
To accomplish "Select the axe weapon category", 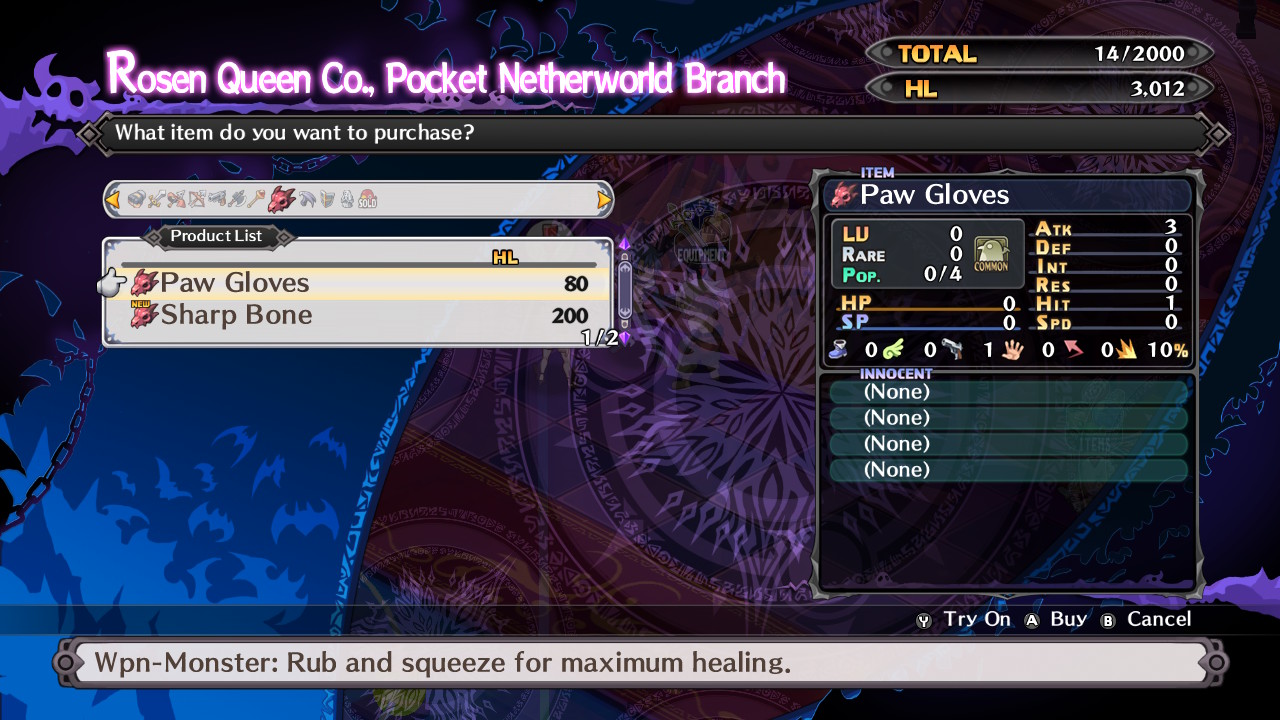I will point(237,200).
